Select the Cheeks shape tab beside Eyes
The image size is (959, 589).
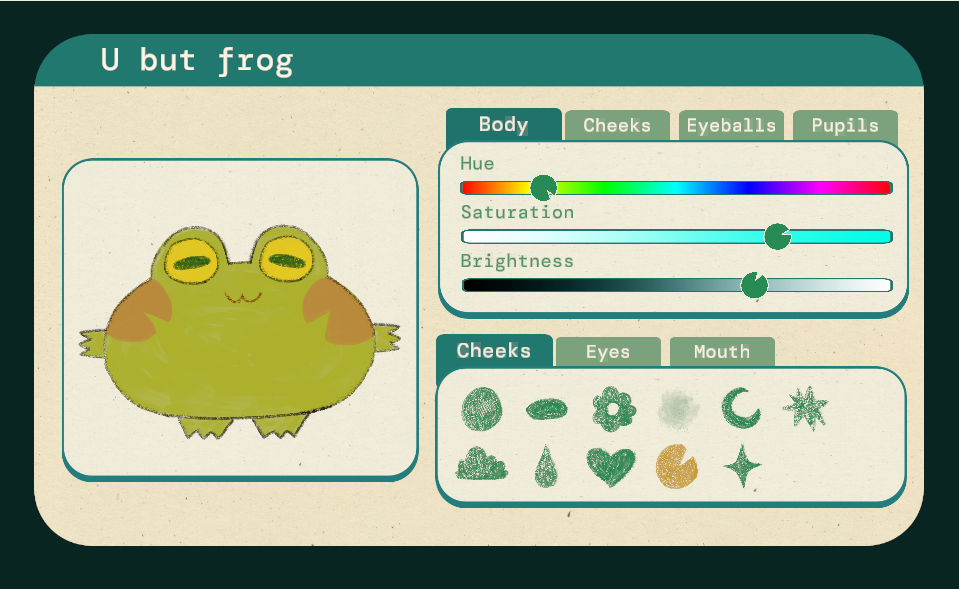[494, 351]
